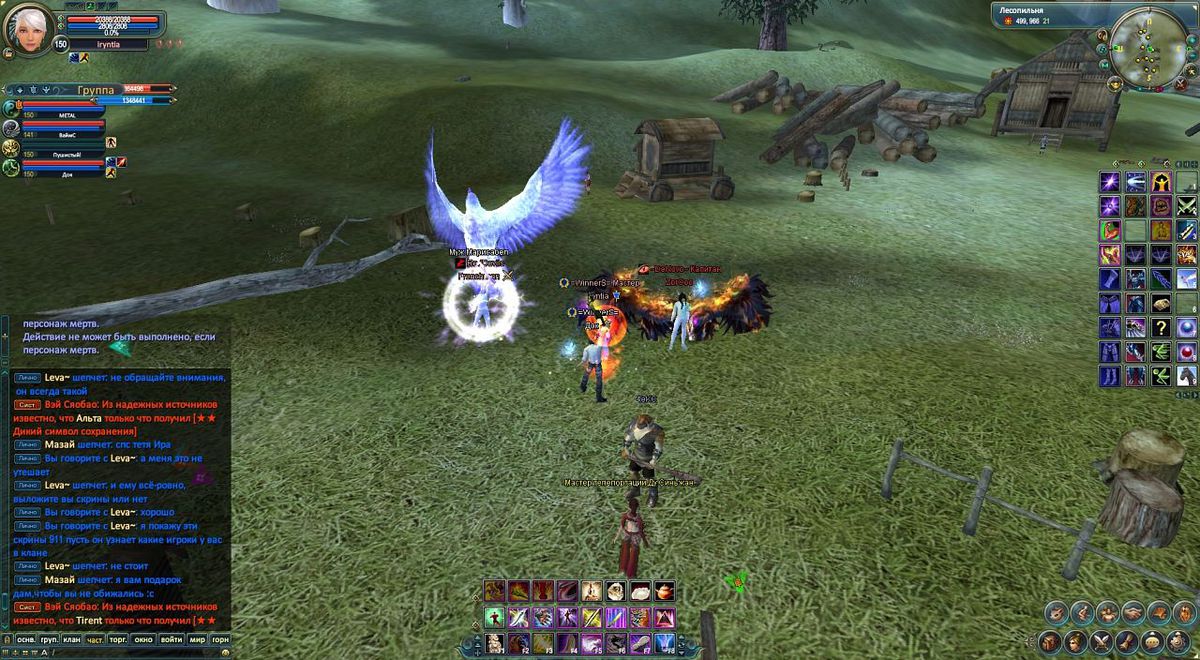Click the crossed swords menu button
The height and width of the screenshot is (660, 1200).
[x=1100, y=641]
